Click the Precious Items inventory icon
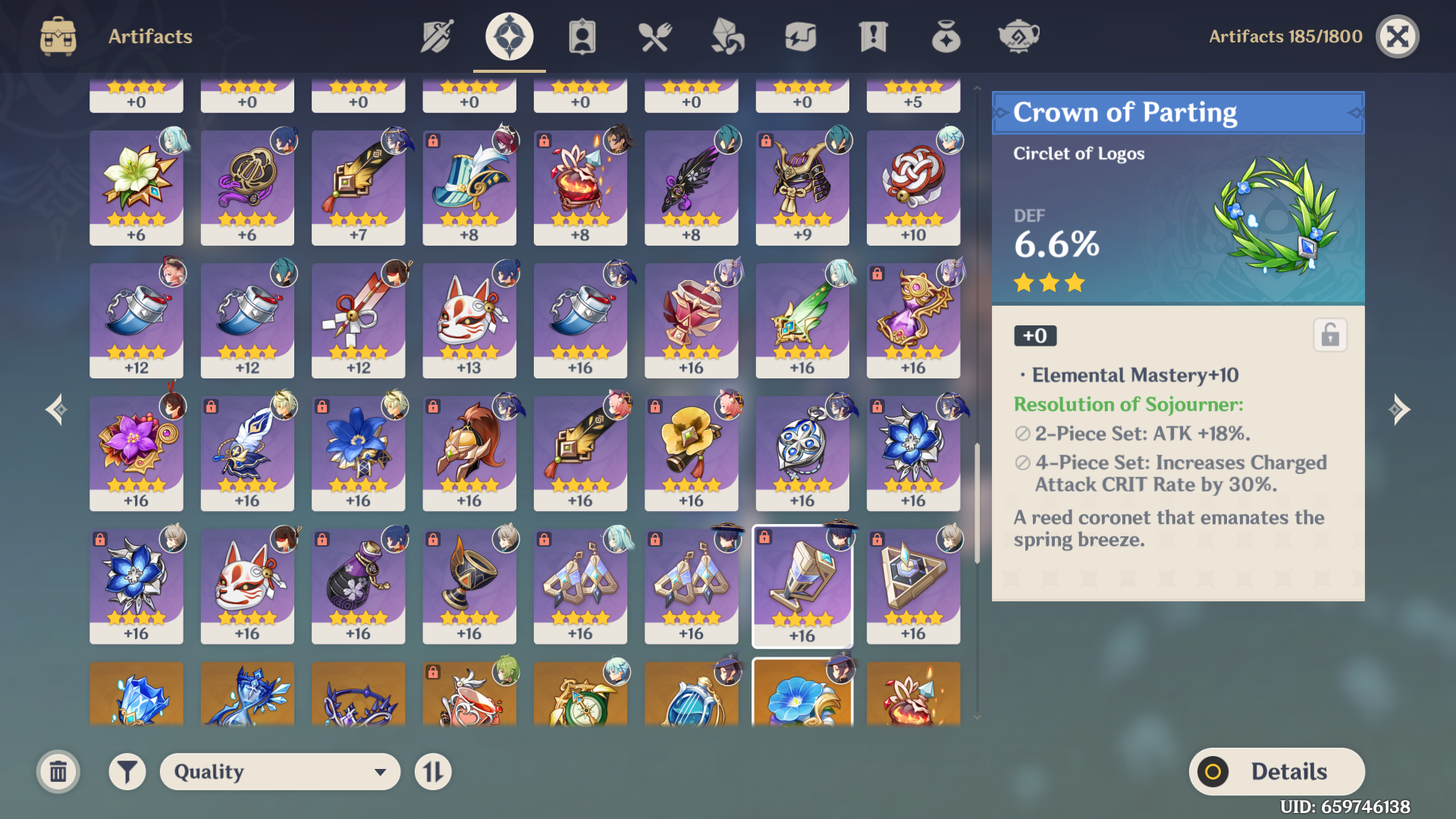This screenshot has height=819, width=1456. [945, 36]
